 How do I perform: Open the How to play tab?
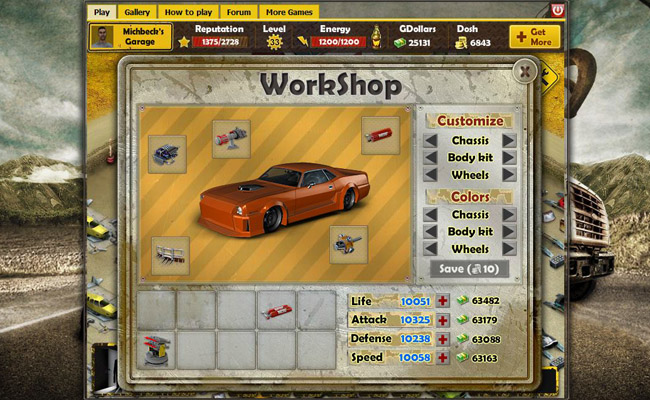pyautogui.click(x=187, y=12)
